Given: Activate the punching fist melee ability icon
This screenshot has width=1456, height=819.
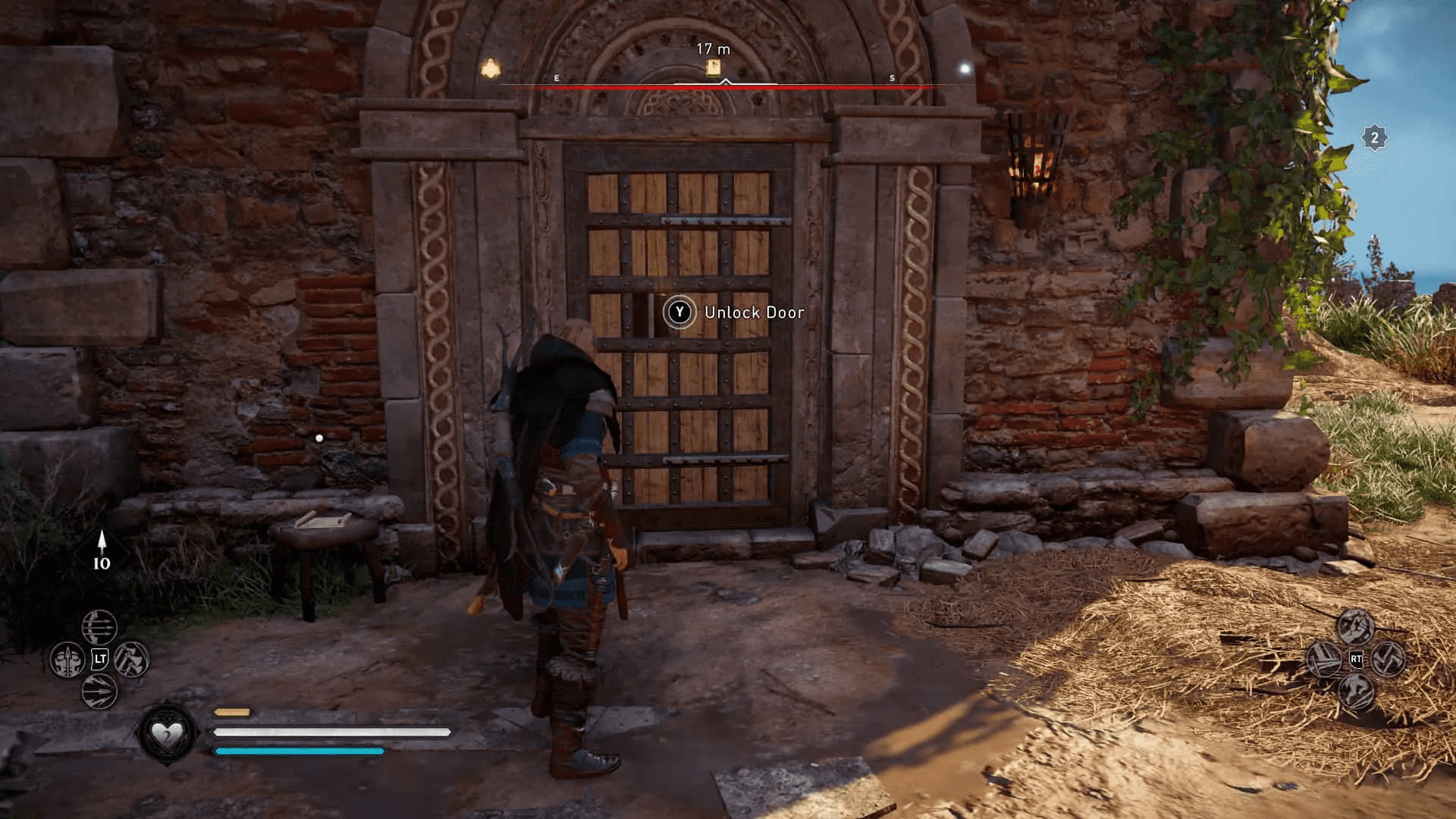Looking at the screenshot, I should pos(1356,626).
